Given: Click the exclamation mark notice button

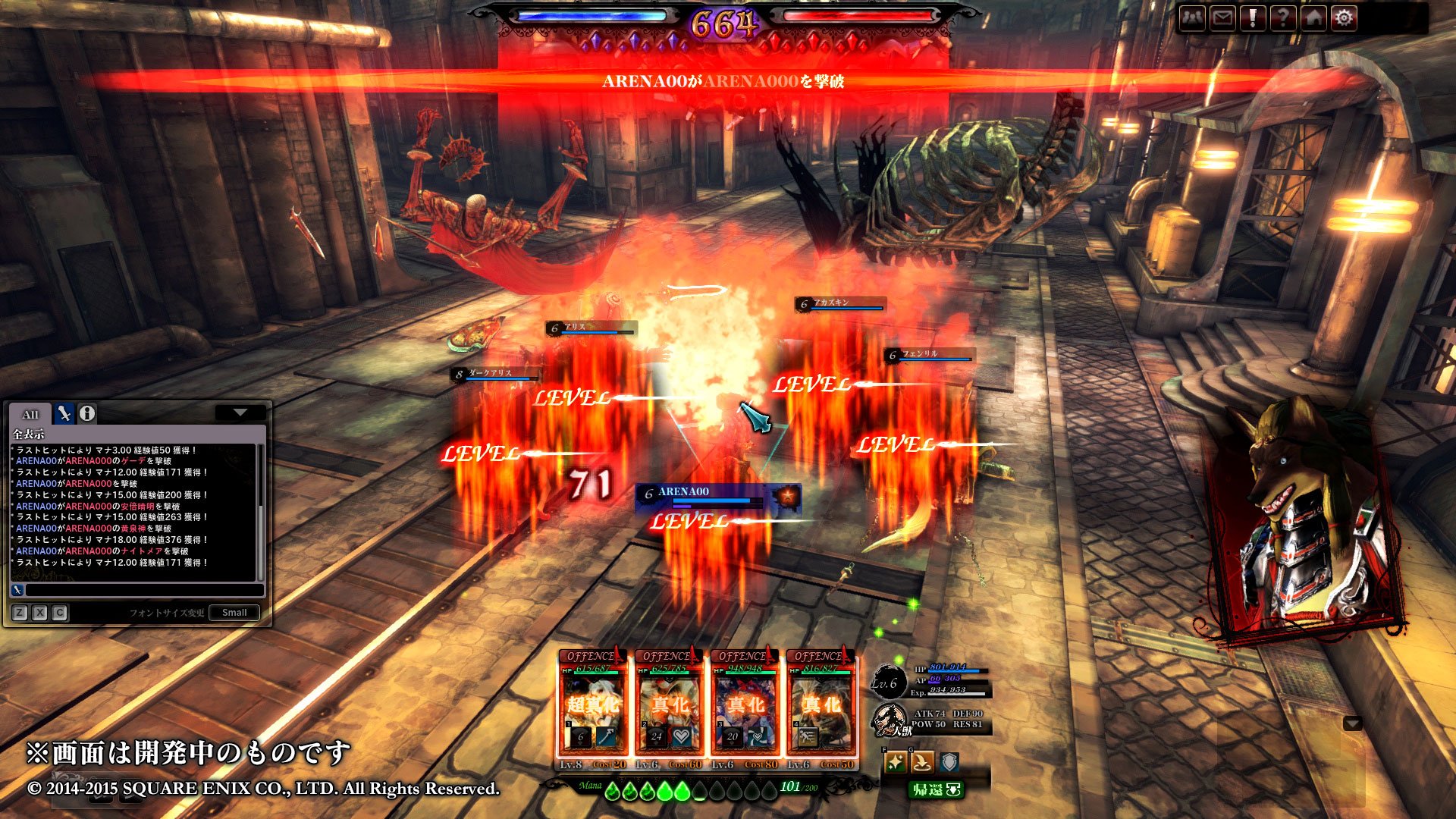Looking at the screenshot, I should [1253, 17].
